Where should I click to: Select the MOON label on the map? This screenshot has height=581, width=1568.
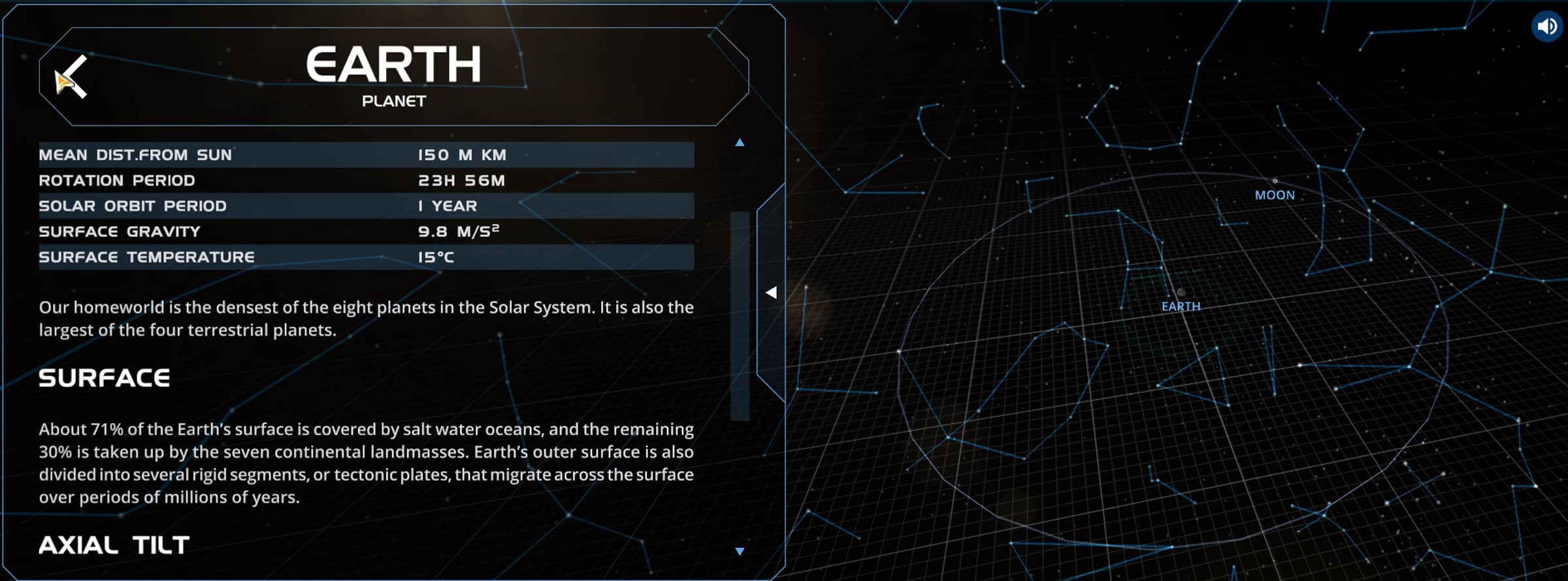tap(1274, 195)
